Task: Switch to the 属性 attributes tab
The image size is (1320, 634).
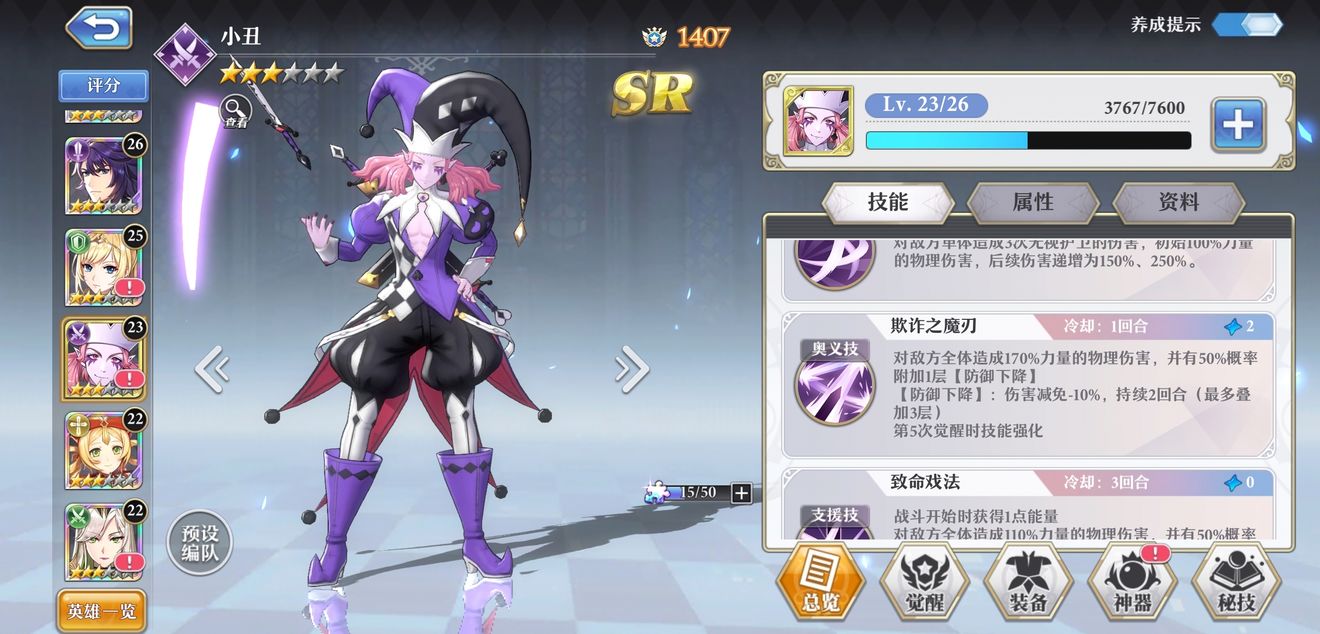Action: pyautogui.click(x=1033, y=202)
